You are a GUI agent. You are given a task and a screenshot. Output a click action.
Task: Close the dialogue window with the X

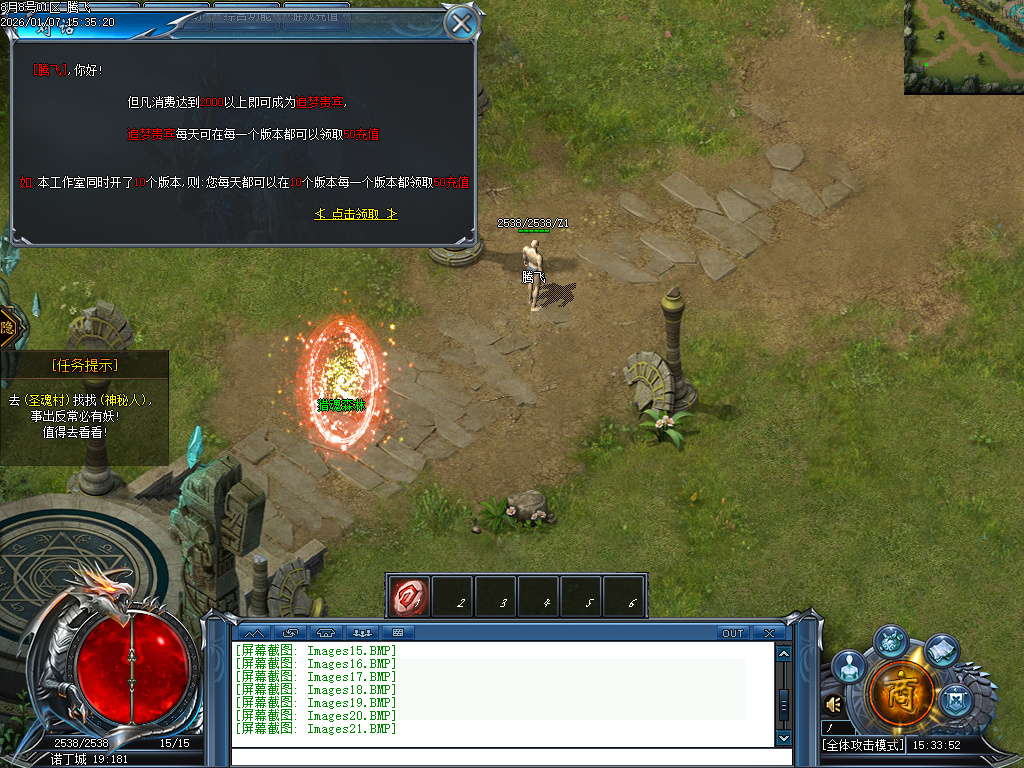pyautogui.click(x=461, y=22)
